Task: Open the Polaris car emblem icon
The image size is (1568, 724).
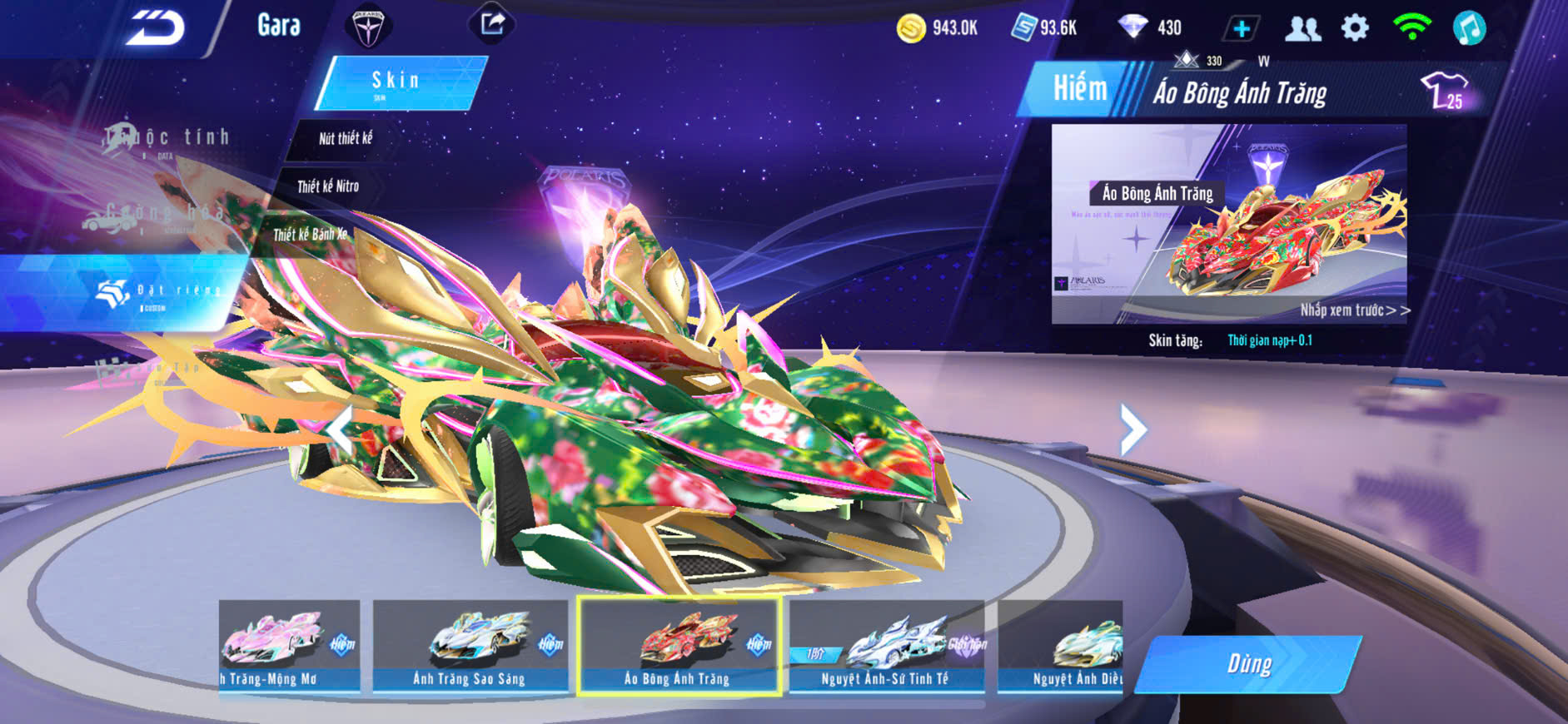Action: (x=367, y=27)
